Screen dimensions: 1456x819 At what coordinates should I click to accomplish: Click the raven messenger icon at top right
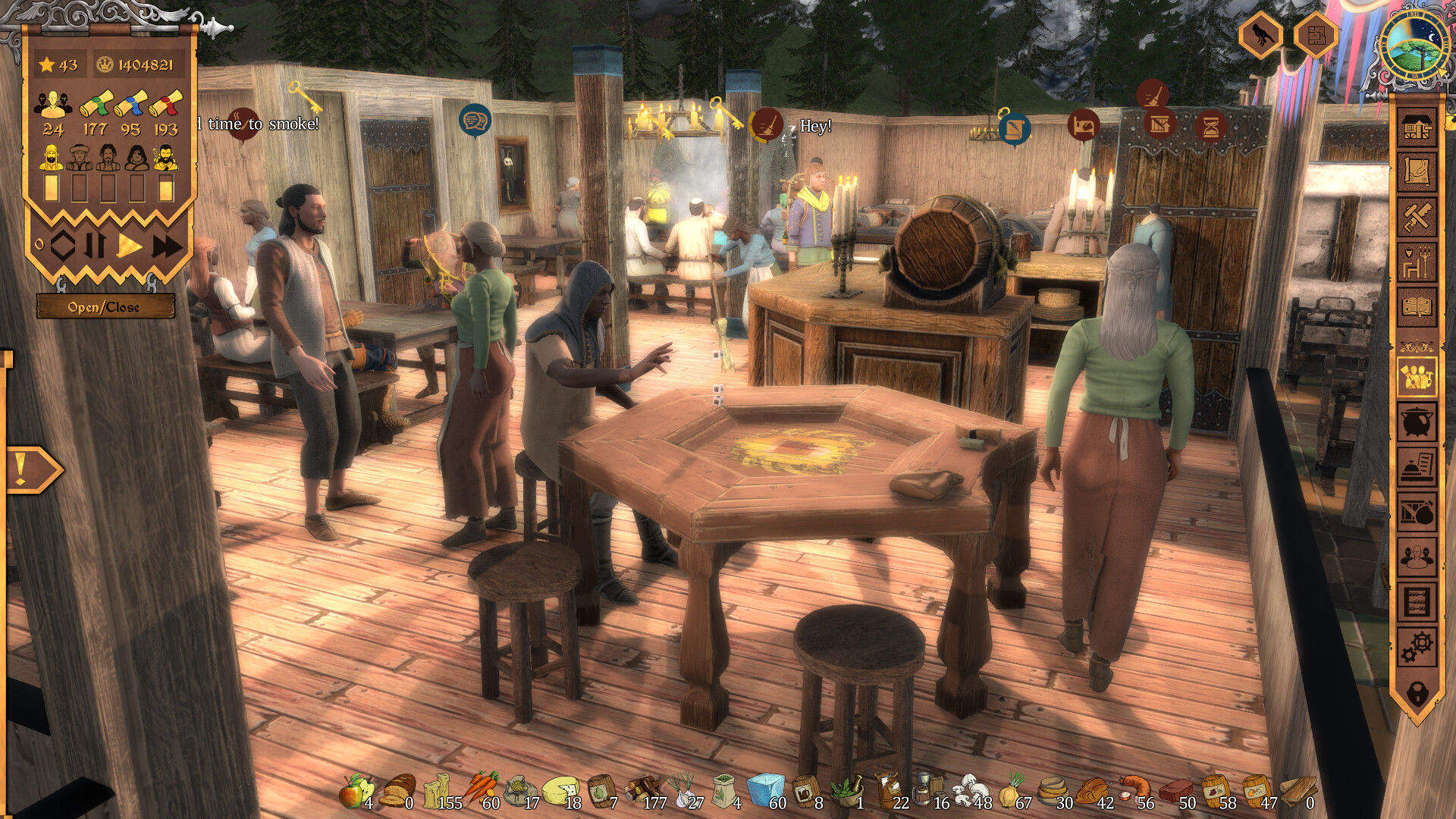1262,34
